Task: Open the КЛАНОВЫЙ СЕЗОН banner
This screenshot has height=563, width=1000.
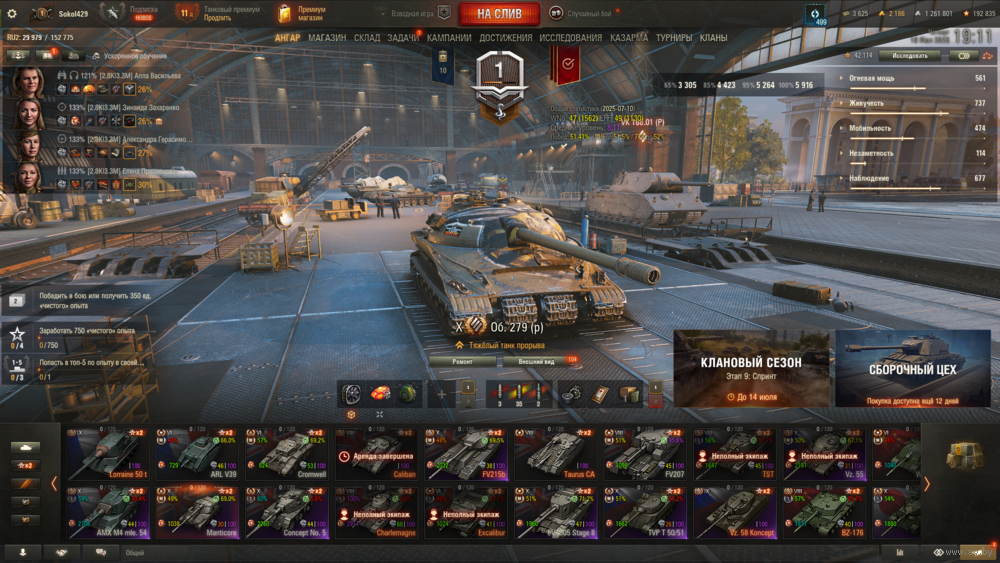Action: pyautogui.click(x=751, y=369)
